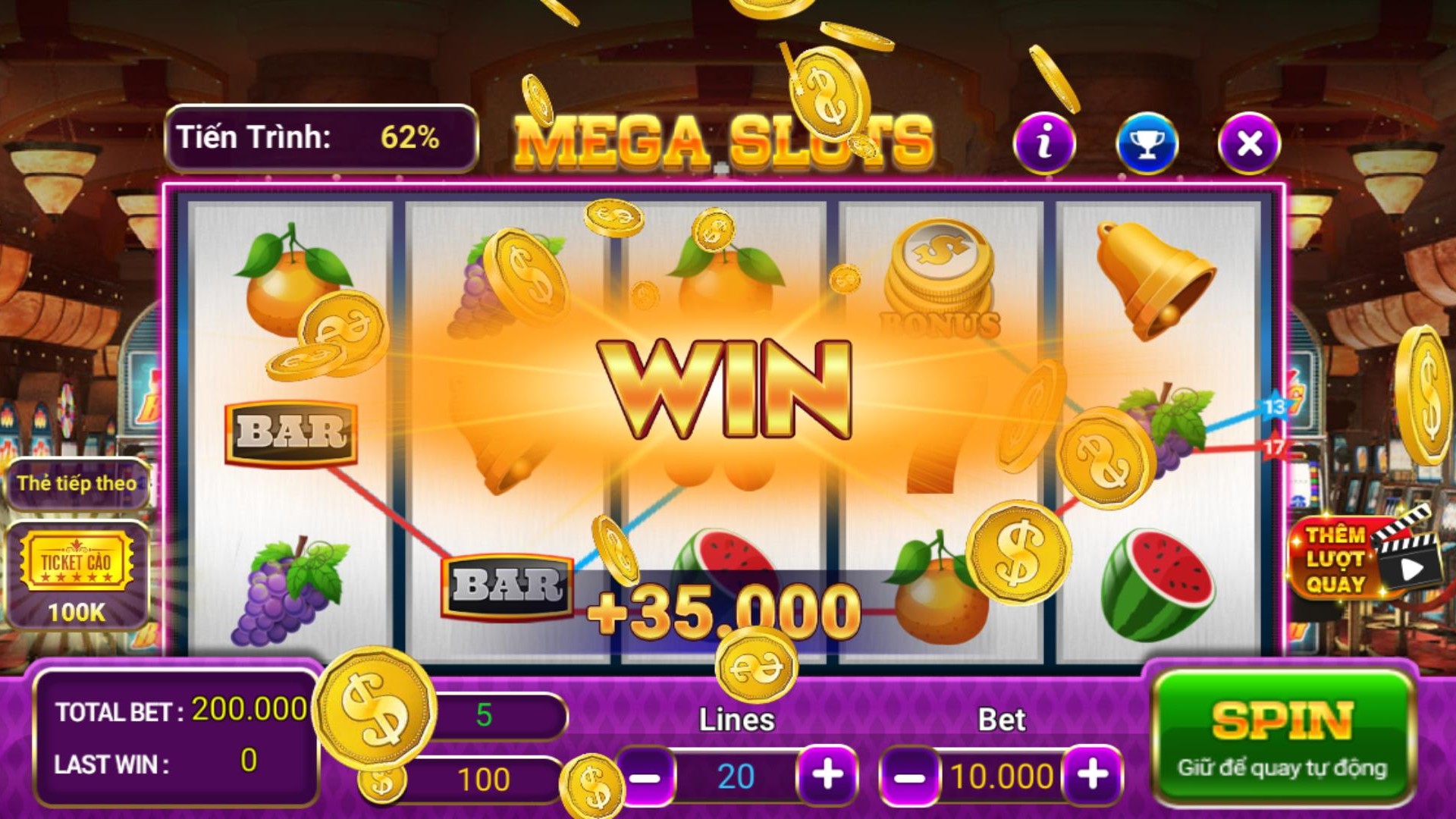The height and width of the screenshot is (819, 1456).
Task: Open the info button
Action: click(x=1044, y=143)
